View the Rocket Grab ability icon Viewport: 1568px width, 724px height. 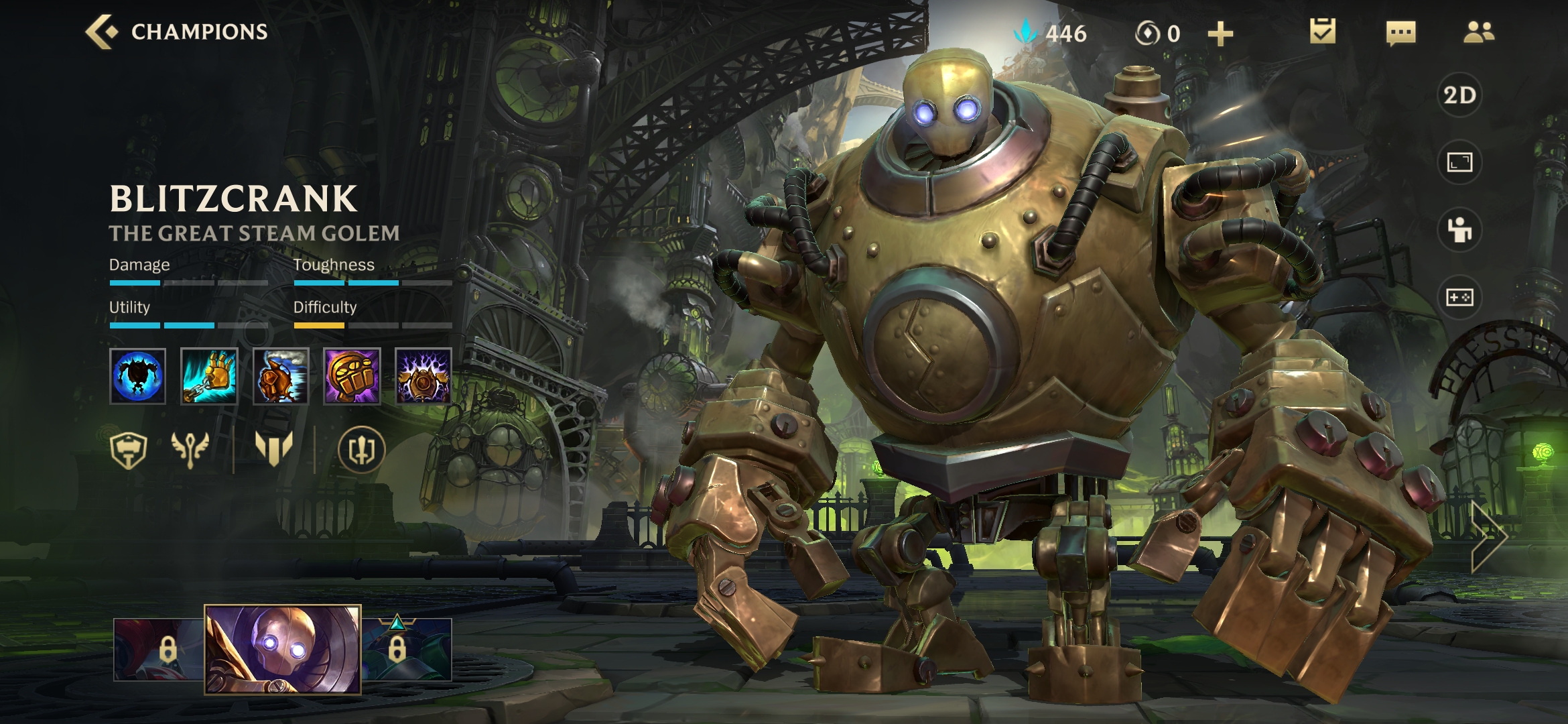[x=209, y=376]
